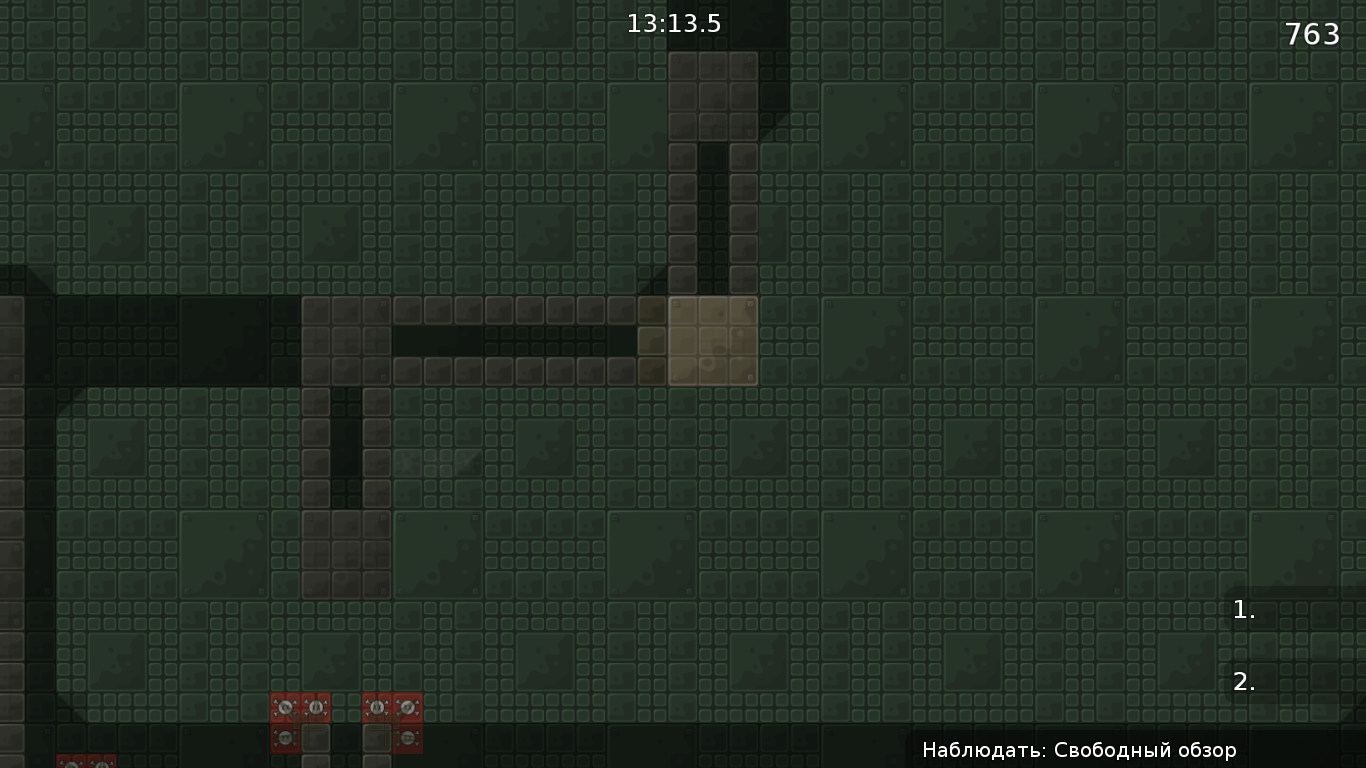
Task: Expand scoreboard entry labeled 2.
Action: tap(1243, 680)
